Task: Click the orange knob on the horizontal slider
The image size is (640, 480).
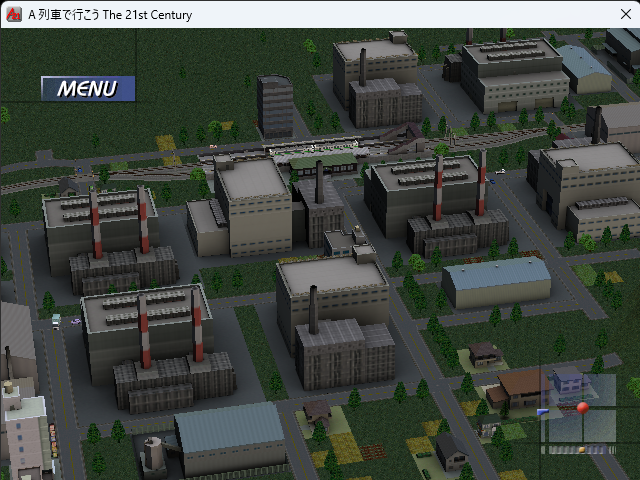Action: [581, 450]
